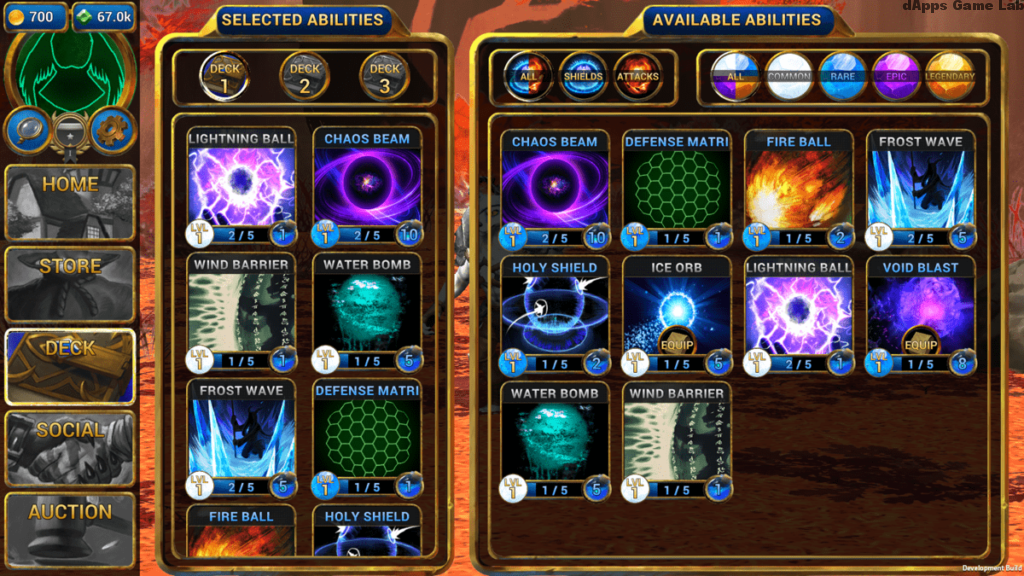Select the Wind Barrier card in Selected Abilities

pos(241,312)
